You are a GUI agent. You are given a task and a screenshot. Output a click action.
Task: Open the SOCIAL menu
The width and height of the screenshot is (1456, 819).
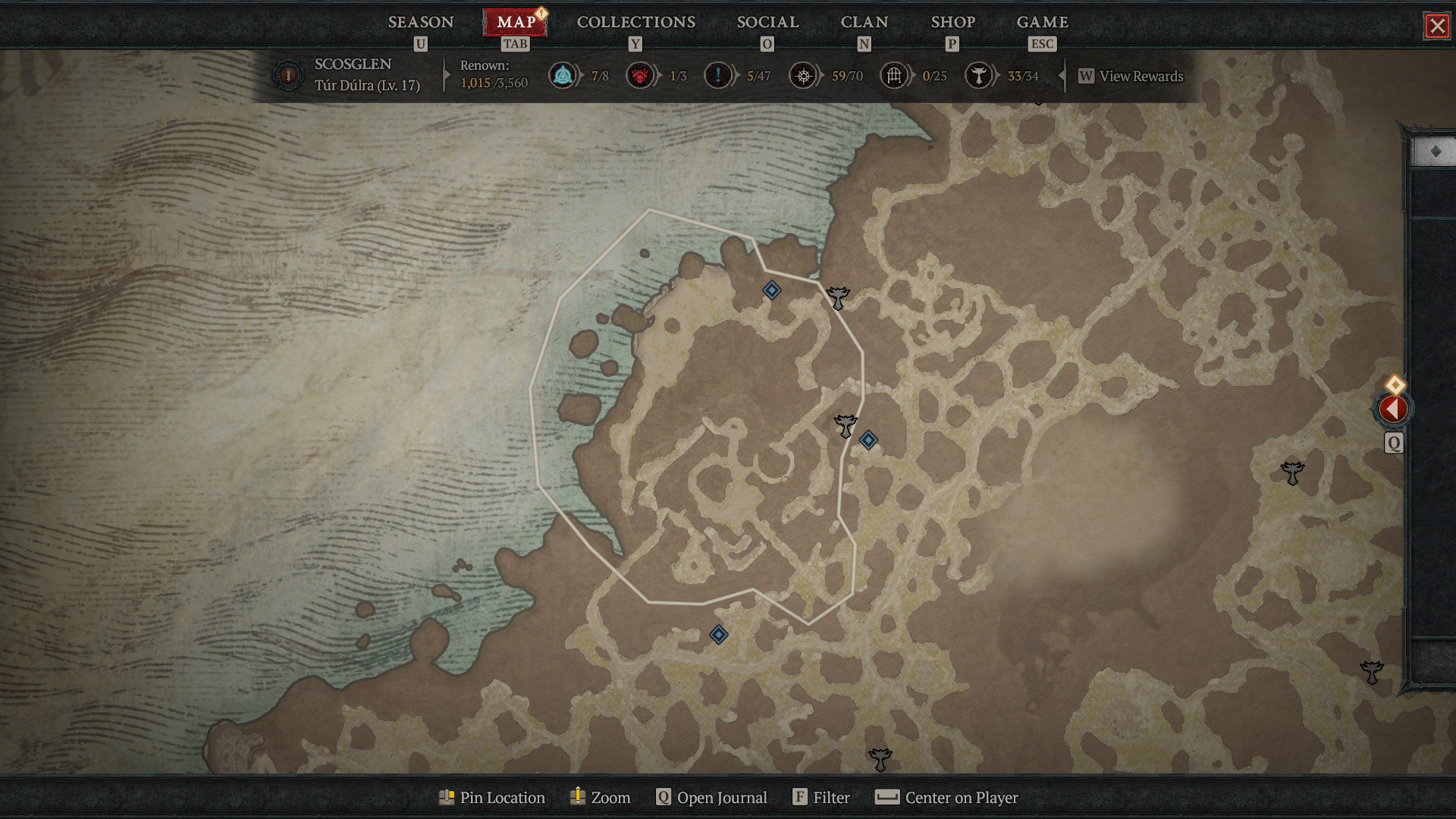(x=767, y=22)
